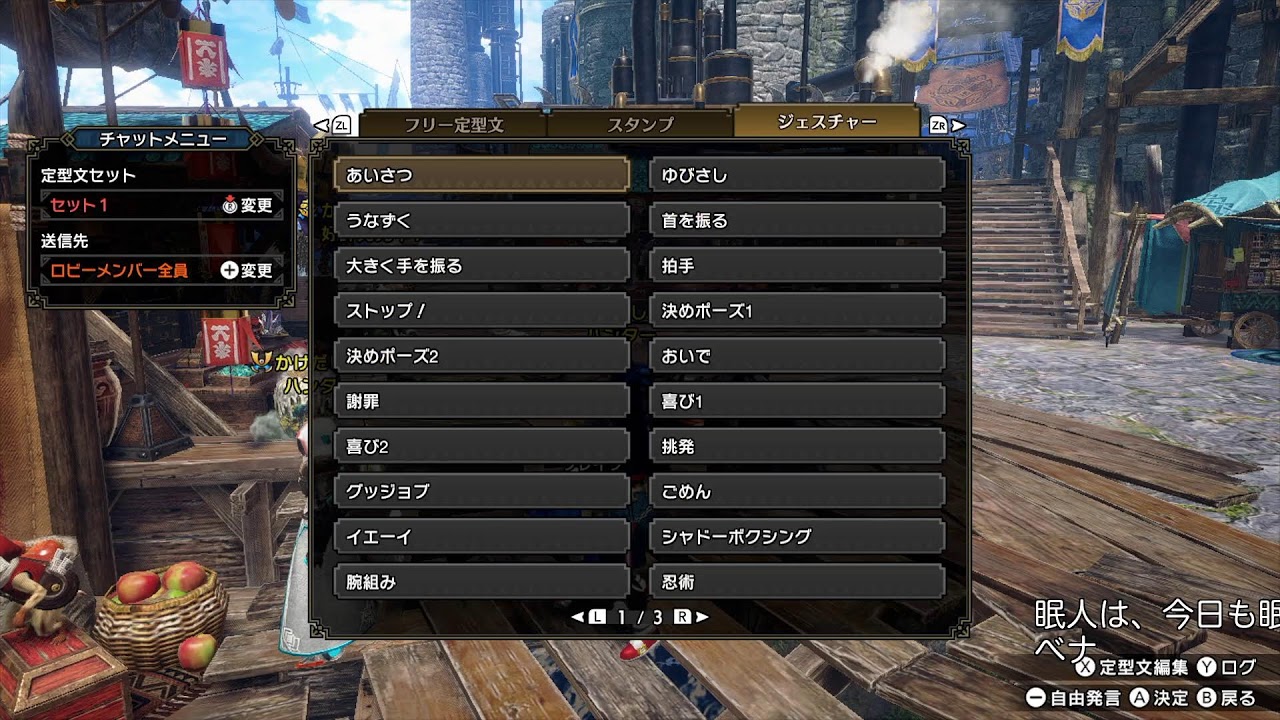Select the 決めポーズ2 gesture
Image resolution: width=1280 pixels, height=720 pixels.
(x=481, y=356)
